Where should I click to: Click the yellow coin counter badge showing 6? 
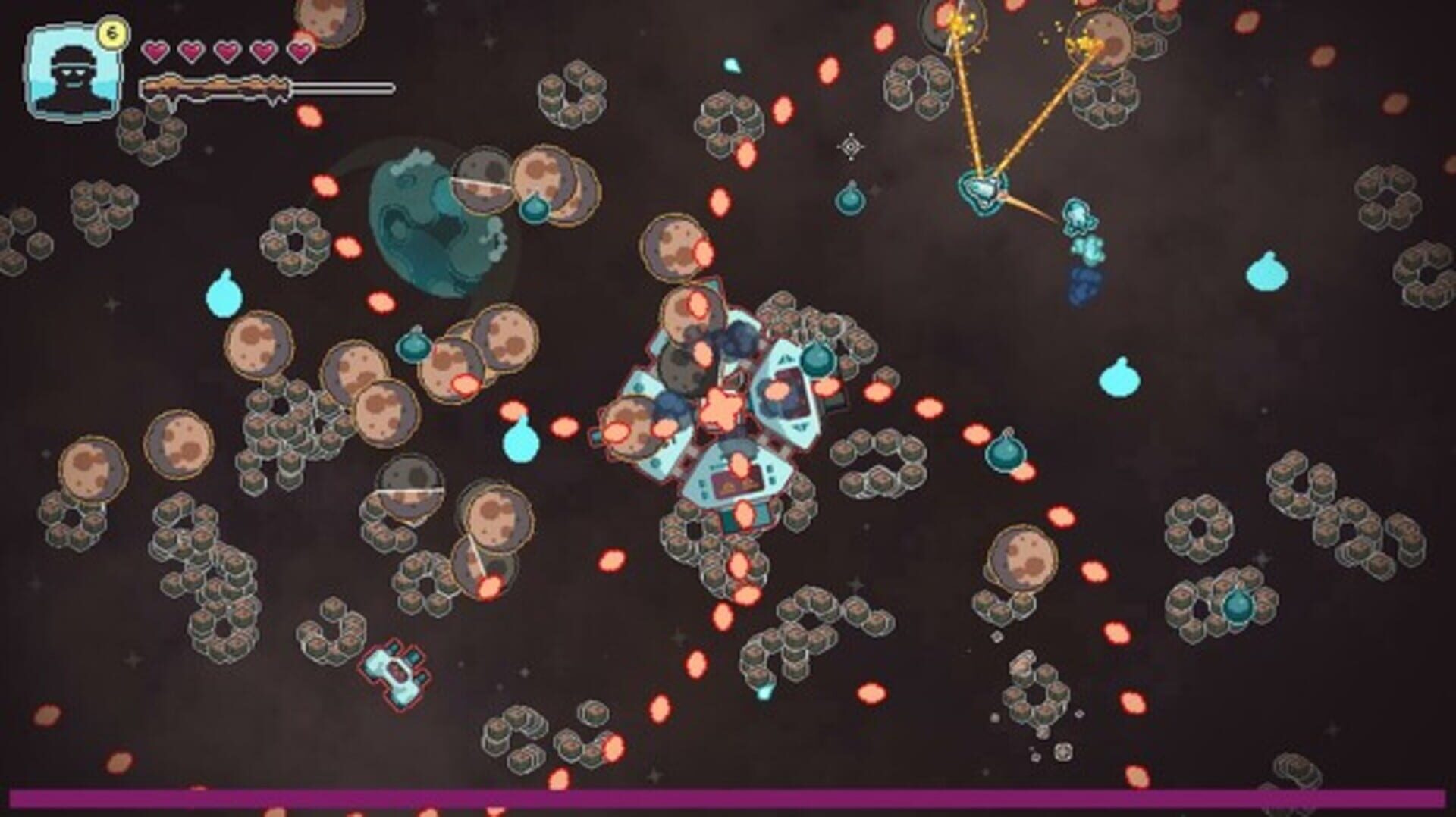pyautogui.click(x=114, y=32)
